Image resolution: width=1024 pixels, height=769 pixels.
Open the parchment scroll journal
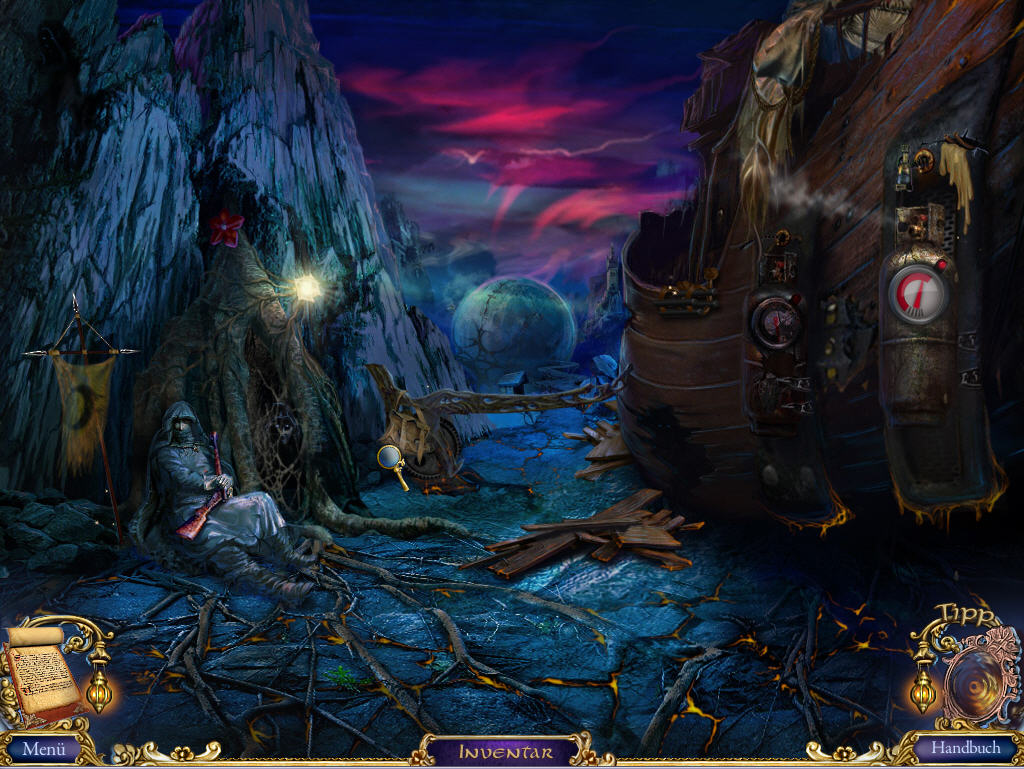point(42,669)
